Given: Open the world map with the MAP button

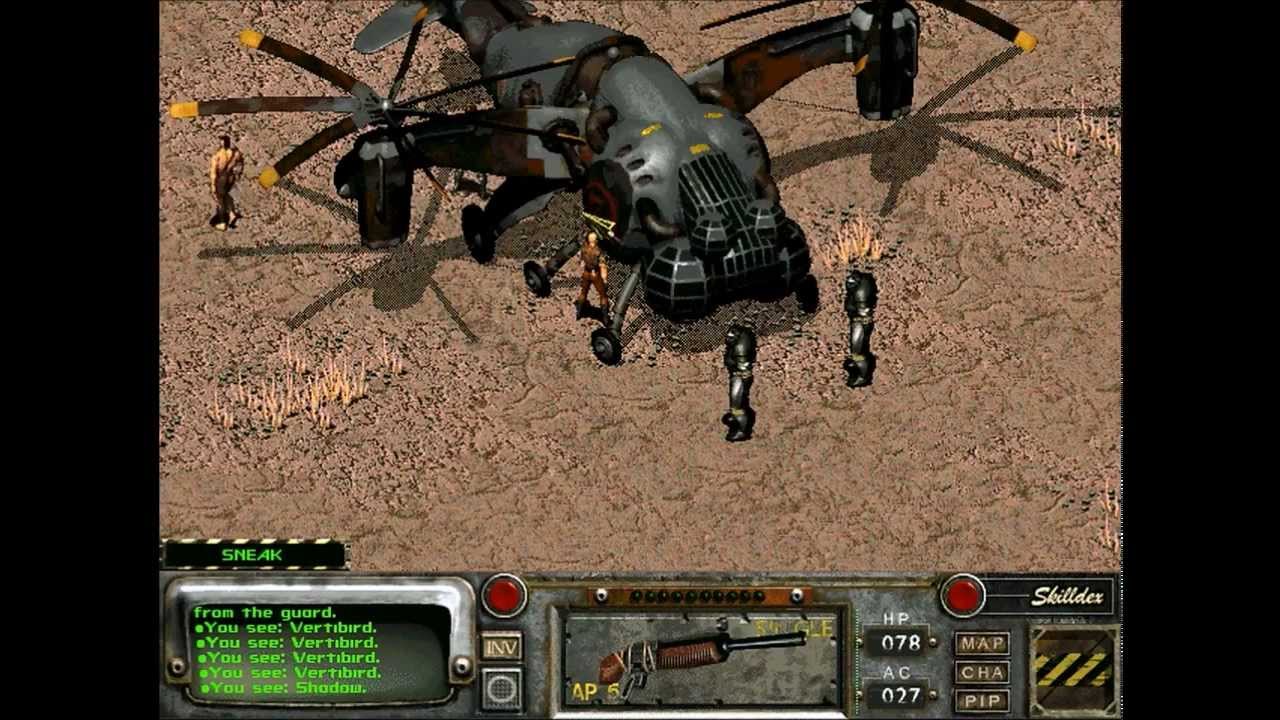Looking at the screenshot, I should 983,644.
